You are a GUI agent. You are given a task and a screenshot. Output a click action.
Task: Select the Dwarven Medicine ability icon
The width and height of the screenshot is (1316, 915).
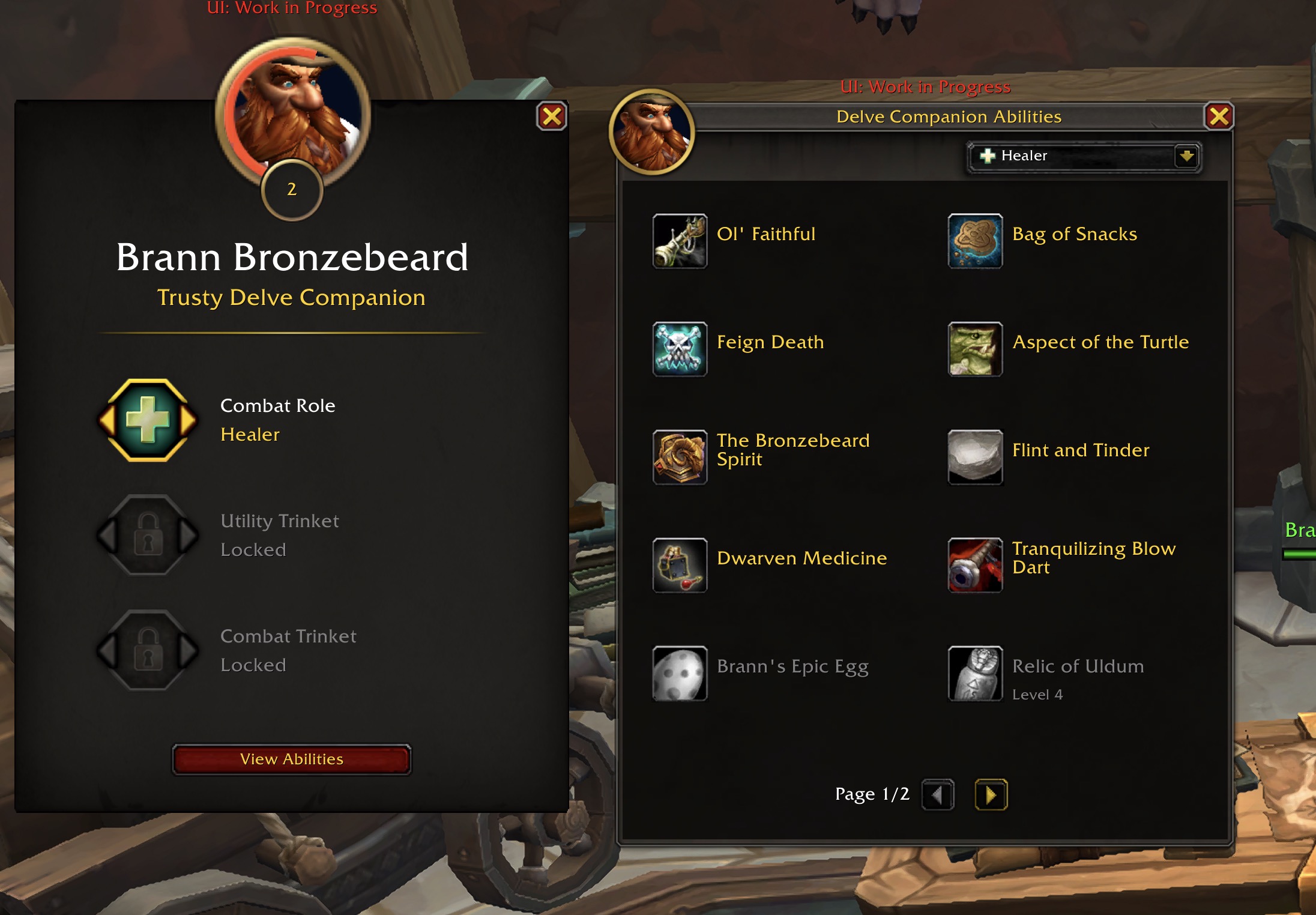pos(680,566)
